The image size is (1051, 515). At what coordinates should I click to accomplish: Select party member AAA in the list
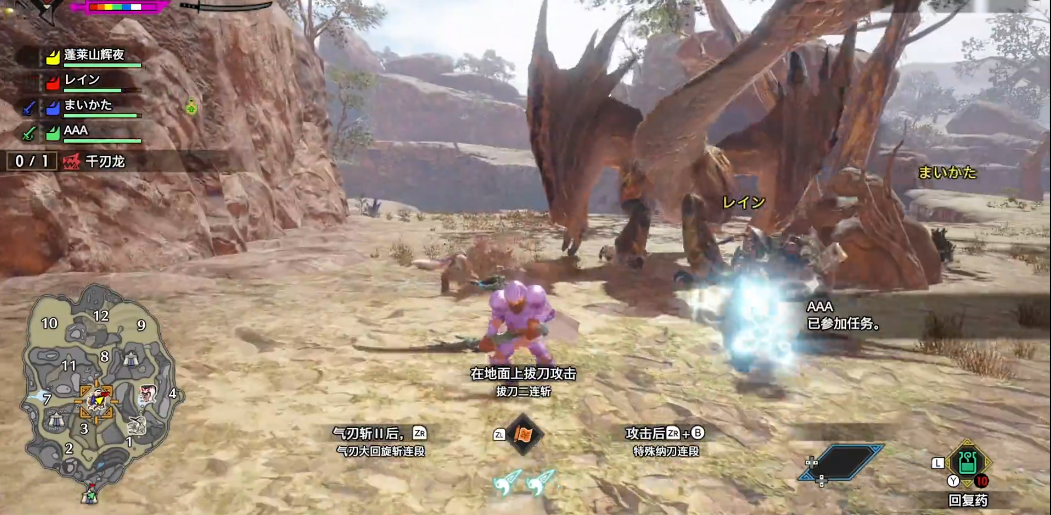click(x=77, y=130)
